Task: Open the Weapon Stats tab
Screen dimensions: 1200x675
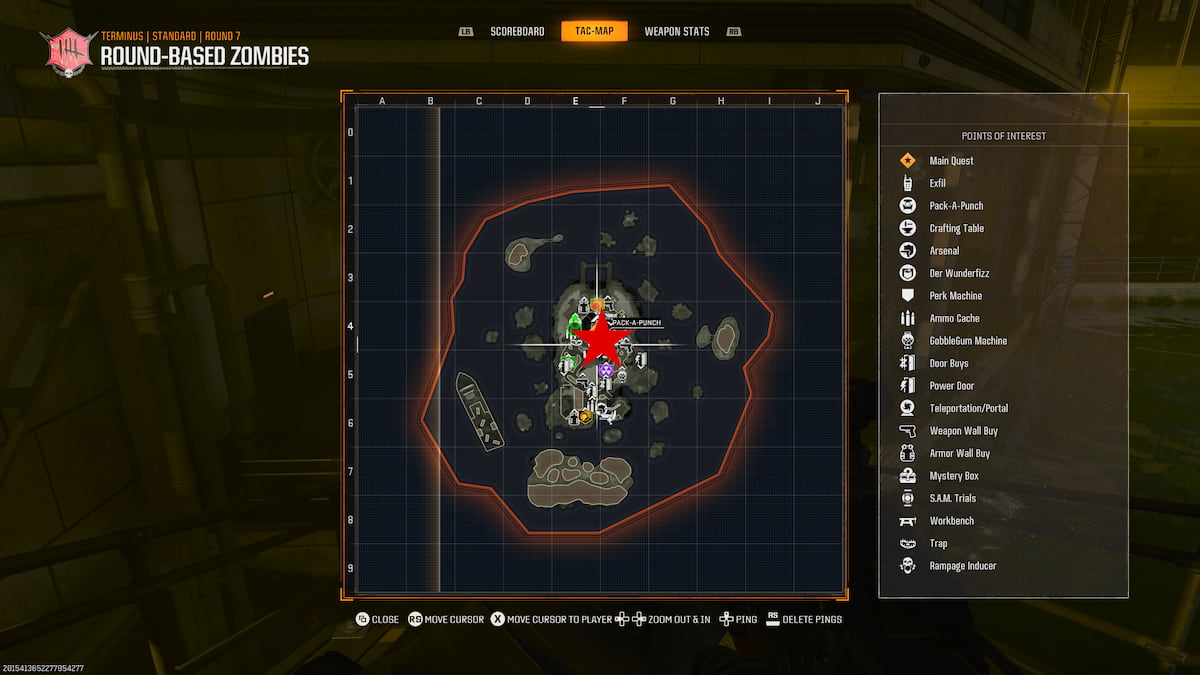Action: (x=677, y=31)
